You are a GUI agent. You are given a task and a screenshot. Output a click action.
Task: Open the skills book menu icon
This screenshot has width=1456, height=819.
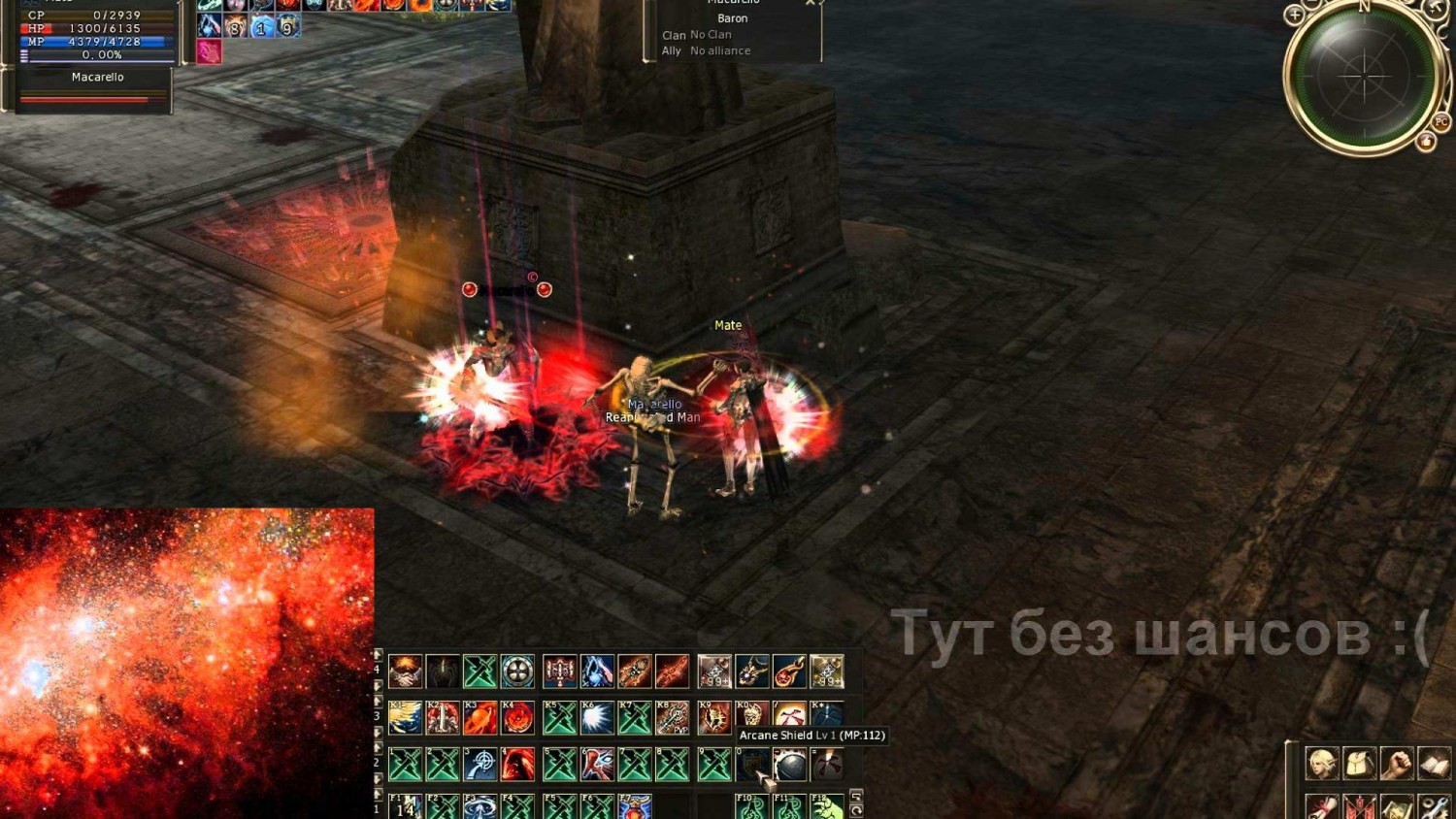click(1435, 764)
